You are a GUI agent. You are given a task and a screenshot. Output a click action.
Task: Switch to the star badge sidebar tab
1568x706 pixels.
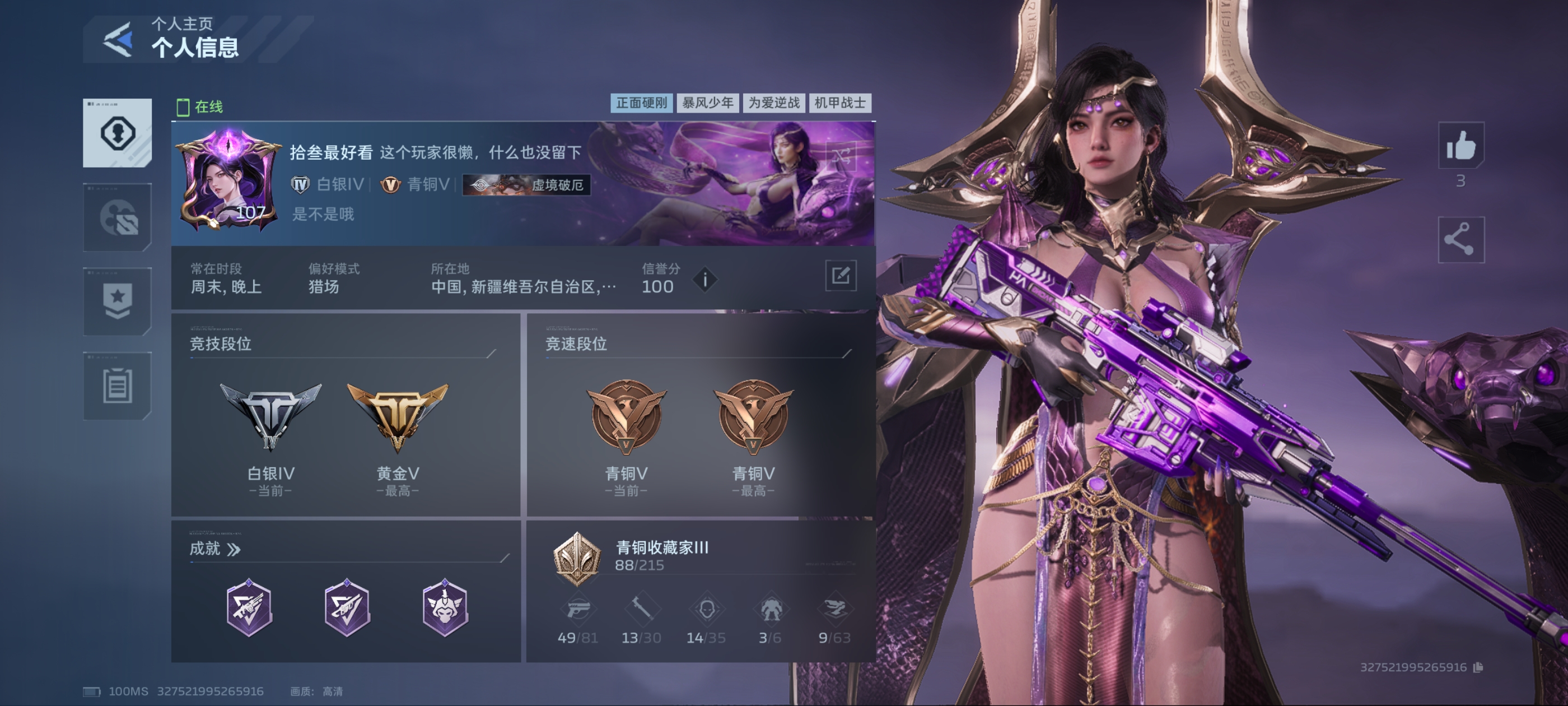coord(118,301)
